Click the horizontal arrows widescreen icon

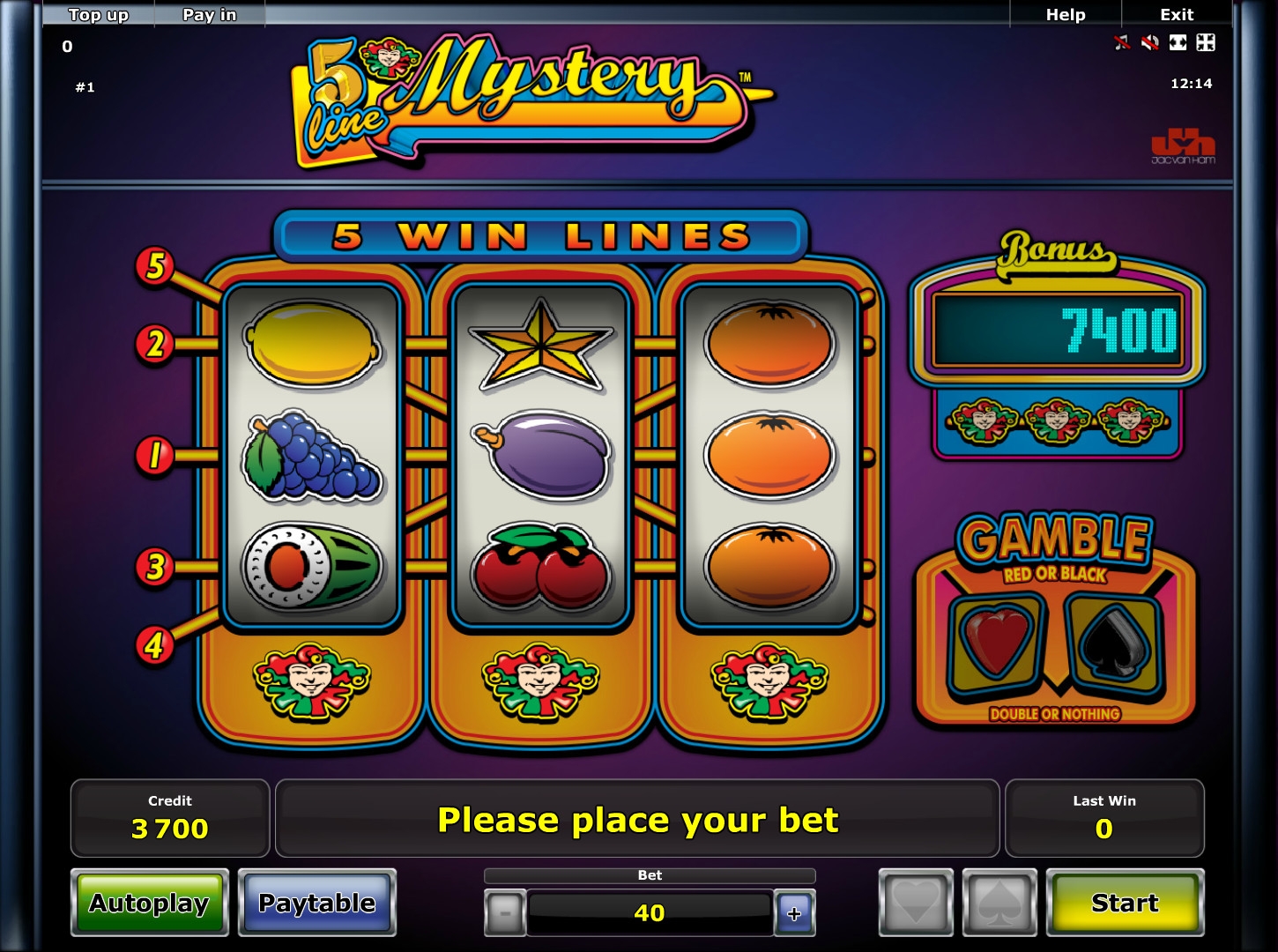(x=1178, y=42)
